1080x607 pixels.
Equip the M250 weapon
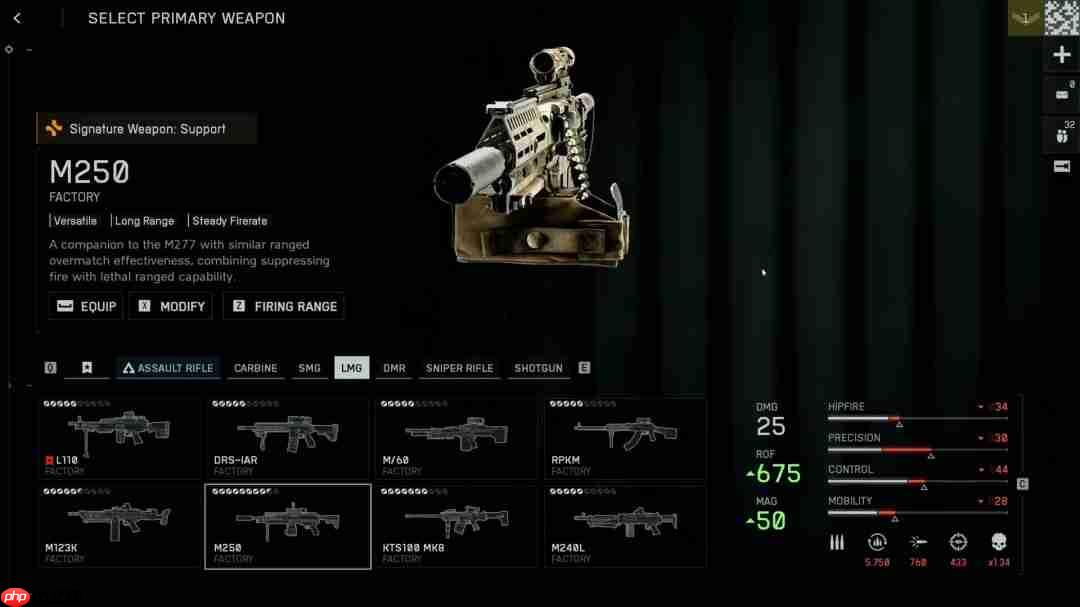pos(86,306)
